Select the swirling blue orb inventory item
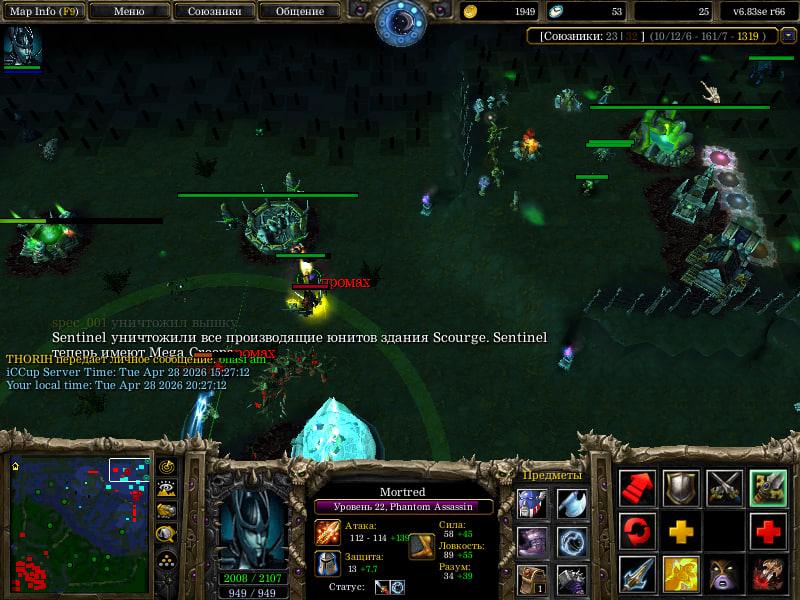 click(573, 543)
